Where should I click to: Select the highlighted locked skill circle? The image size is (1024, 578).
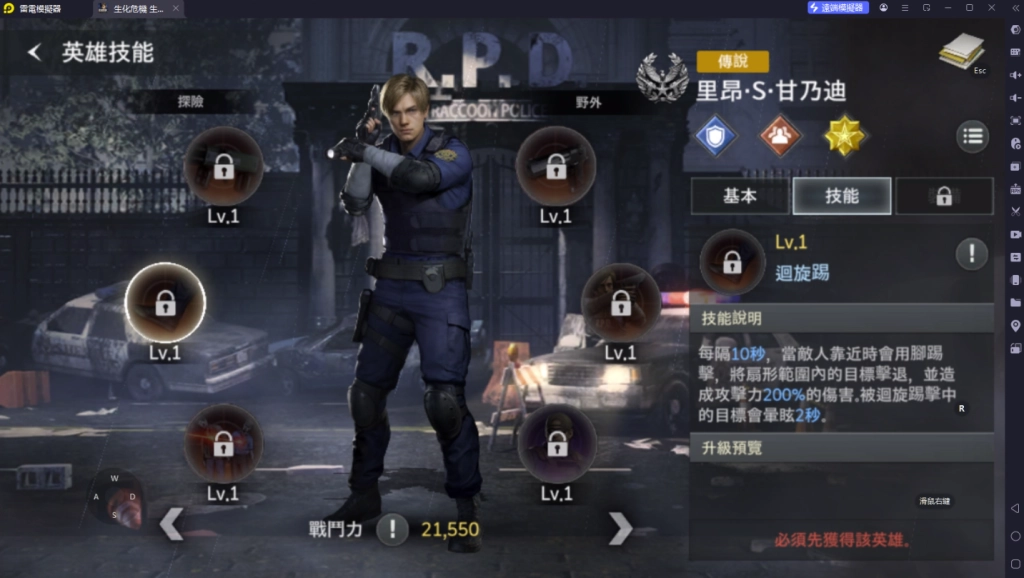(x=165, y=303)
